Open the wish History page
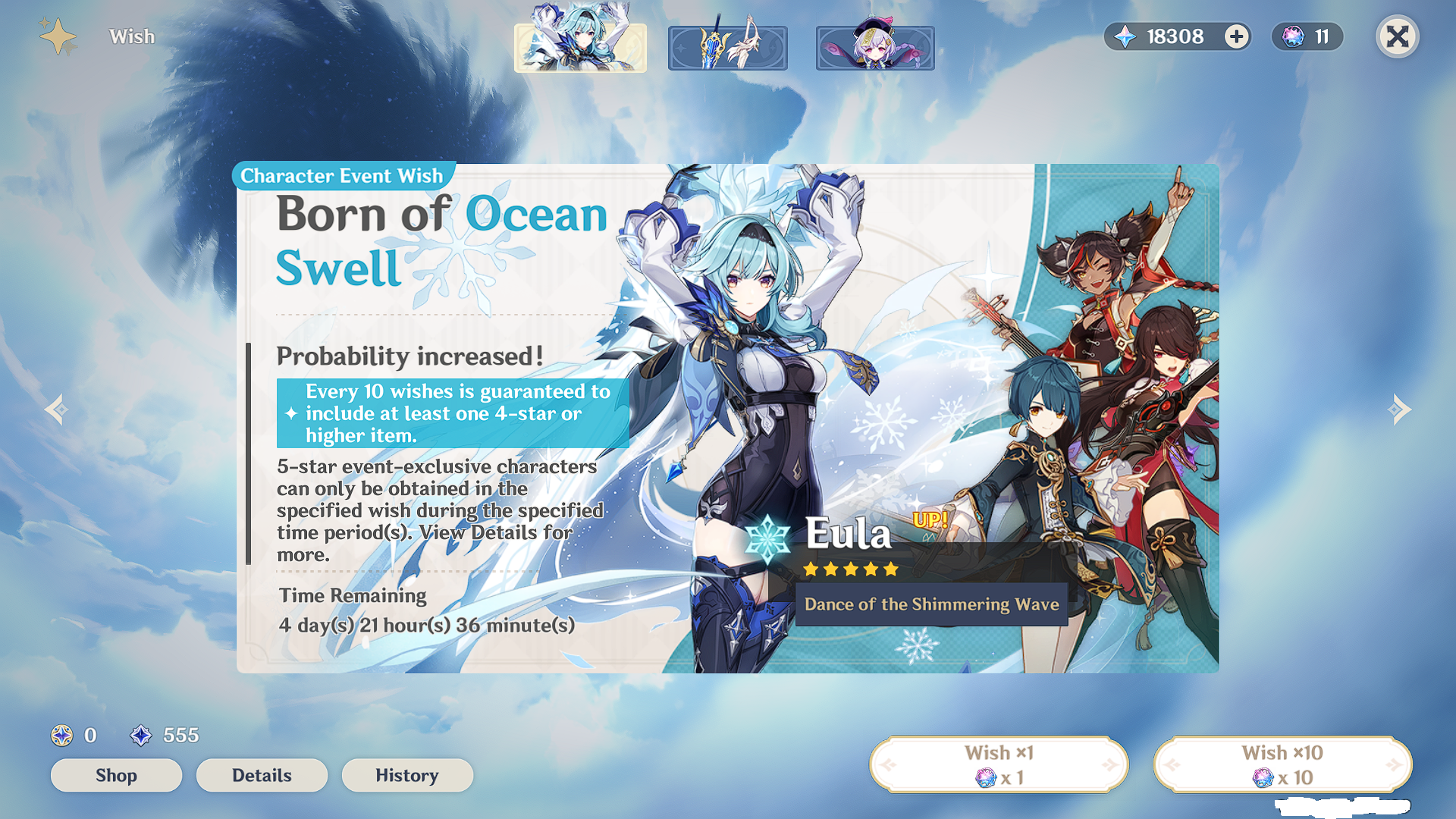1456x819 pixels. coord(407,775)
